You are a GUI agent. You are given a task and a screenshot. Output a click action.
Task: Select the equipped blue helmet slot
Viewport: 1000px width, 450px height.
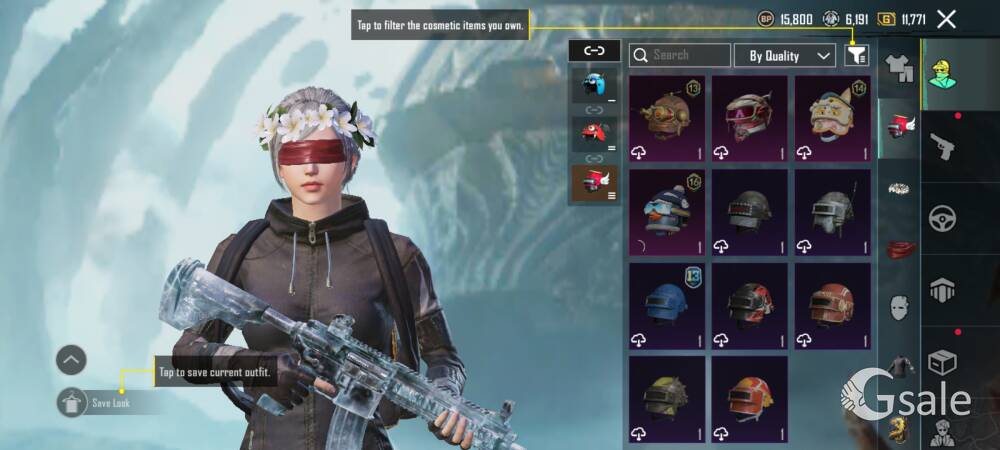[x=594, y=85]
